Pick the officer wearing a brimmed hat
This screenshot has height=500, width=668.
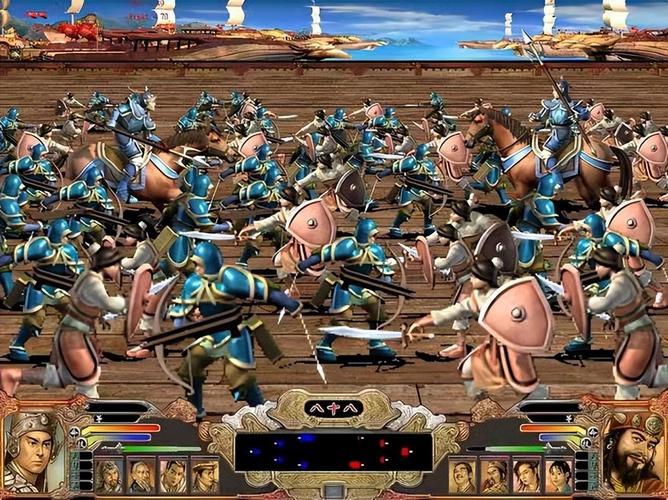204,475
